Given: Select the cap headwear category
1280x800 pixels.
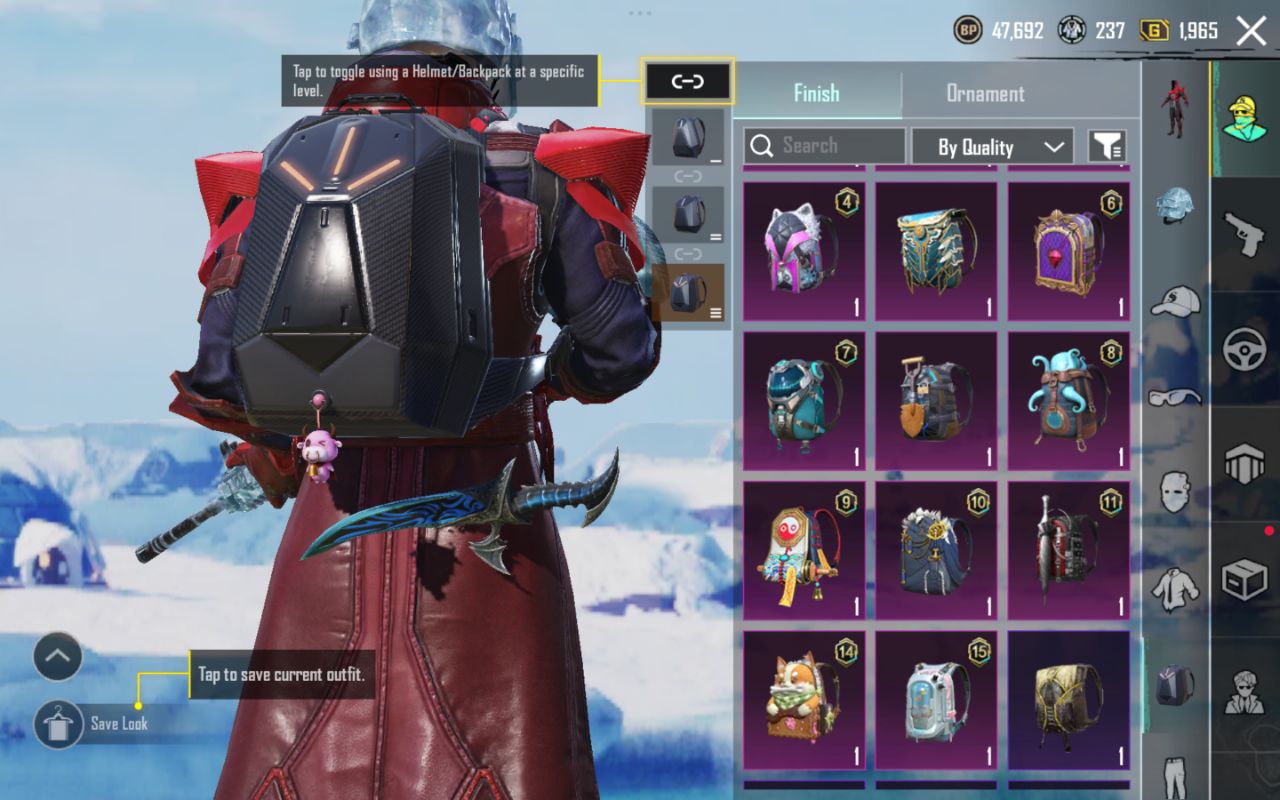Looking at the screenshot, I should pyautogui.click(x=1175, y=300).
